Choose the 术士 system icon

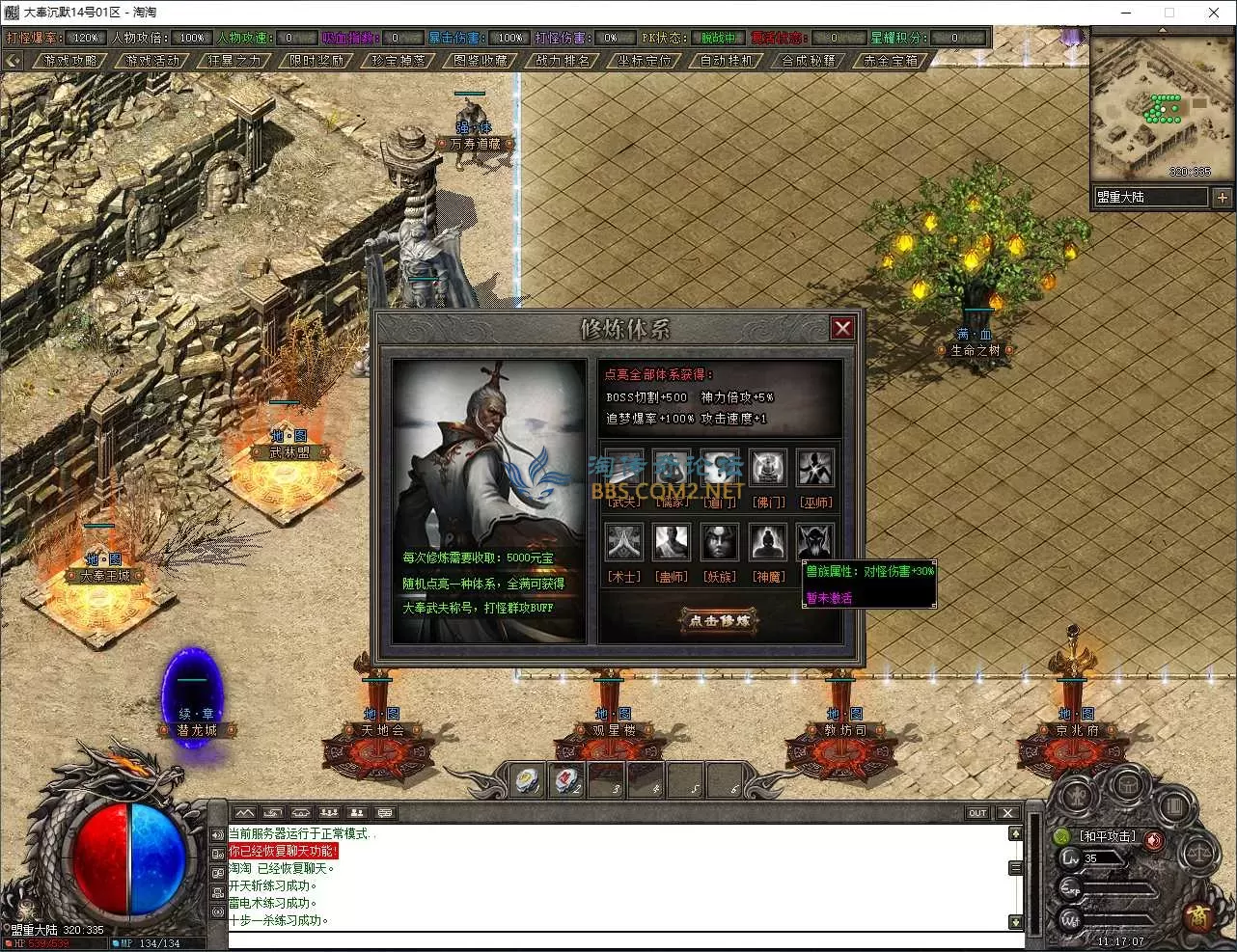click(x=623, y=543)
